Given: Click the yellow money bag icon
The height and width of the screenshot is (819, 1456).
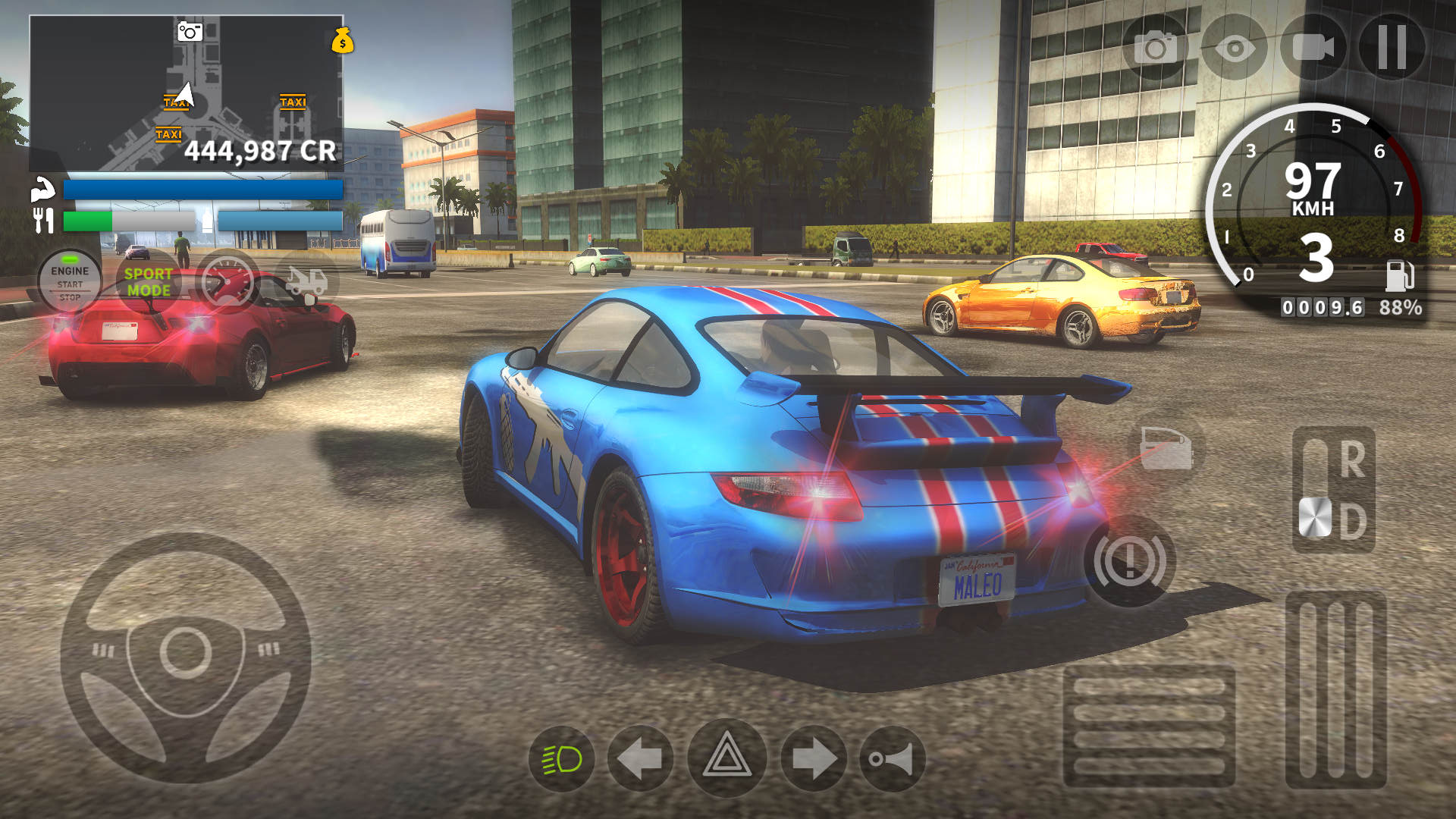Looking at the screenshot, I should click(343, 41).
